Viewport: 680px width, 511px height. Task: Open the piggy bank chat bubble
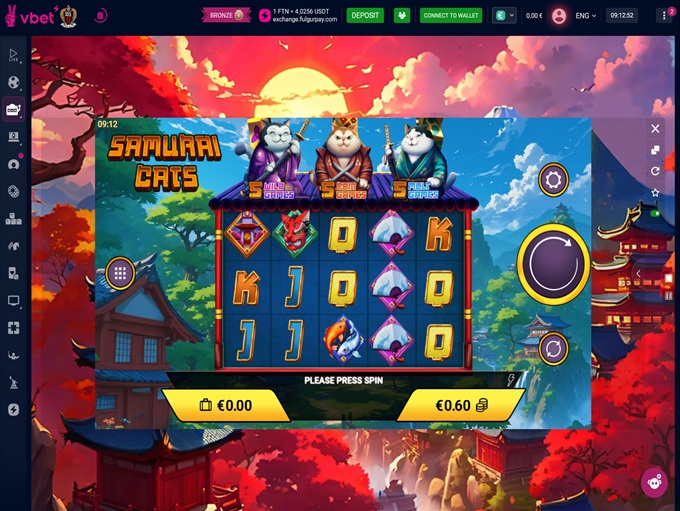coord(654,482)
